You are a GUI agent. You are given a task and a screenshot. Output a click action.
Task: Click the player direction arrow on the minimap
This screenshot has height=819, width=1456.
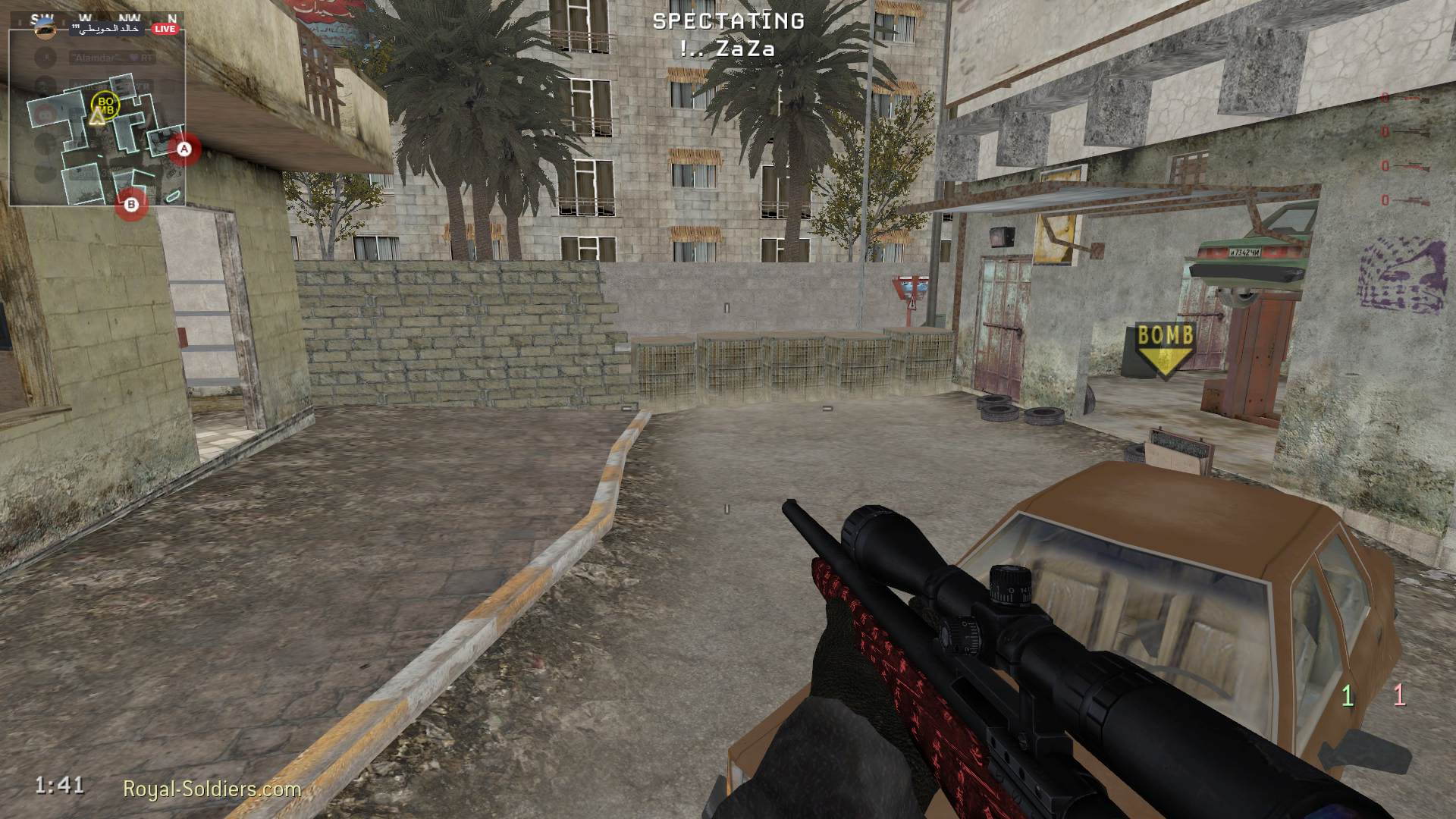tap(97, 118)
